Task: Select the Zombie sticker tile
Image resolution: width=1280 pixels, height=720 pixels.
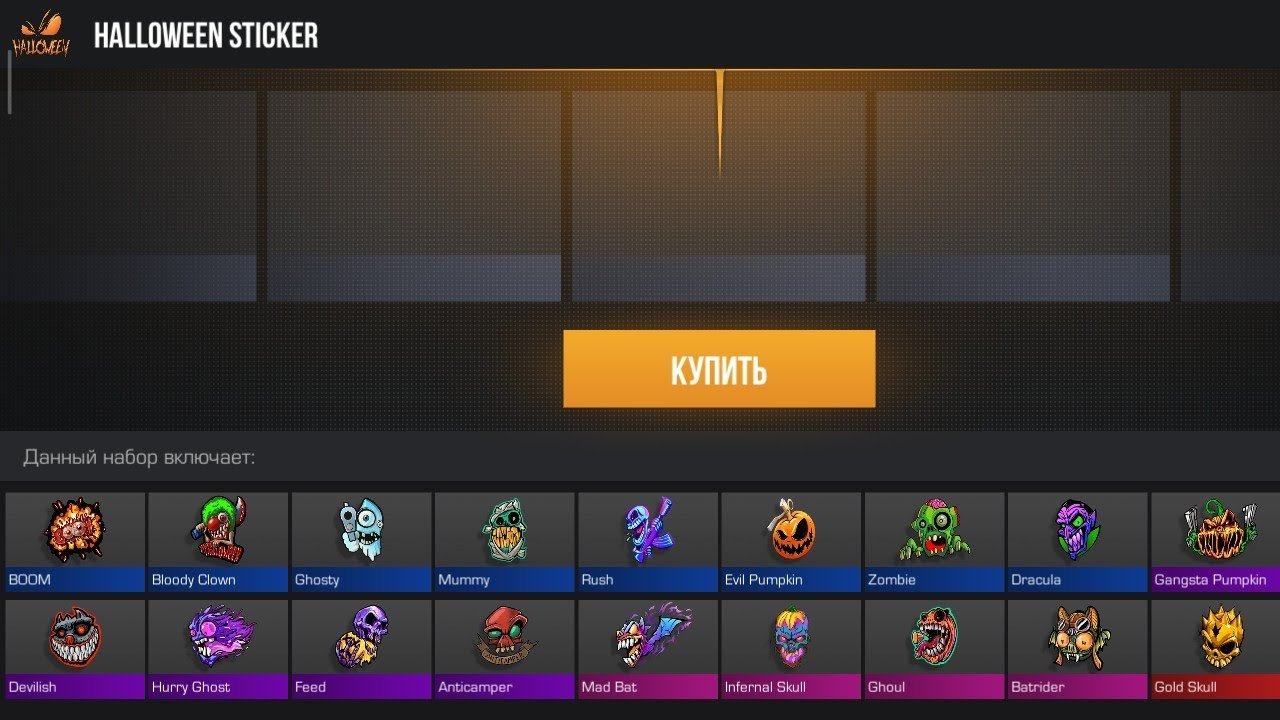Action: pos(933,541)
